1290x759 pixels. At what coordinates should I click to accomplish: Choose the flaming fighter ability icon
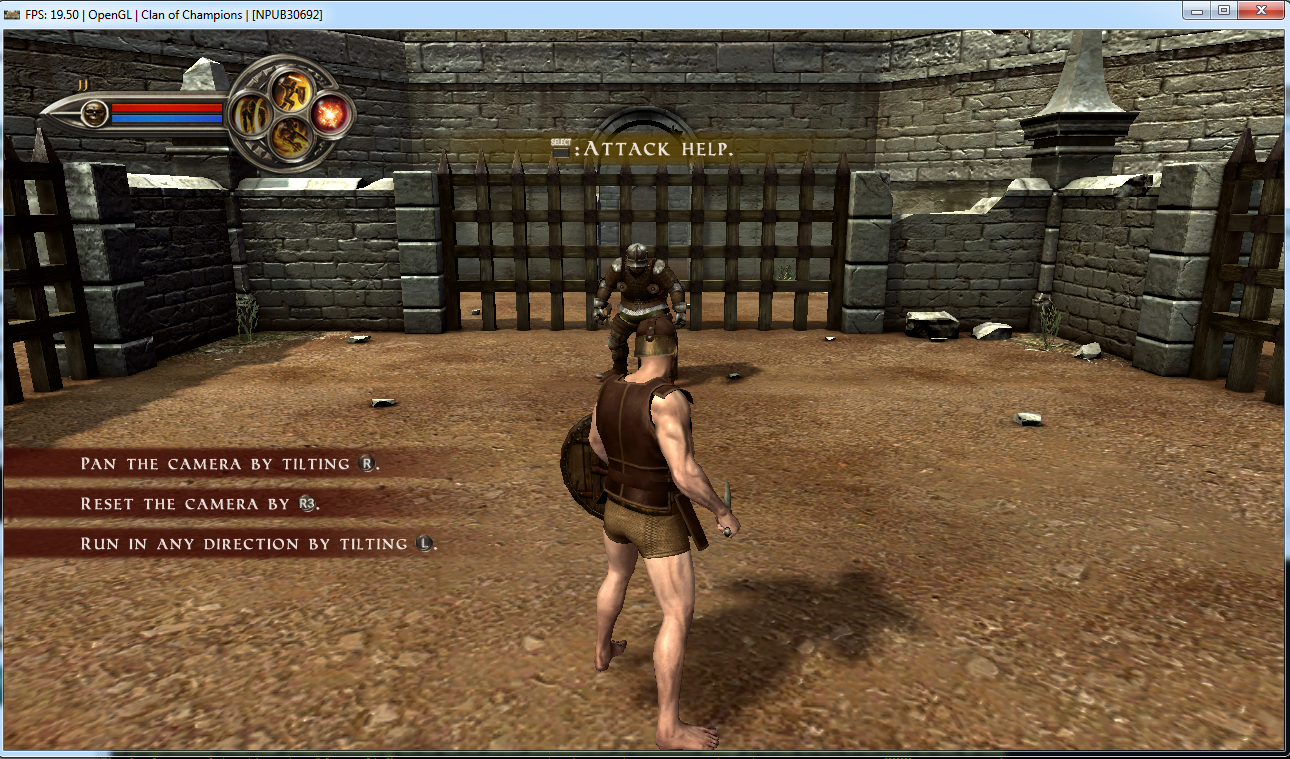(x=290, y=137)
